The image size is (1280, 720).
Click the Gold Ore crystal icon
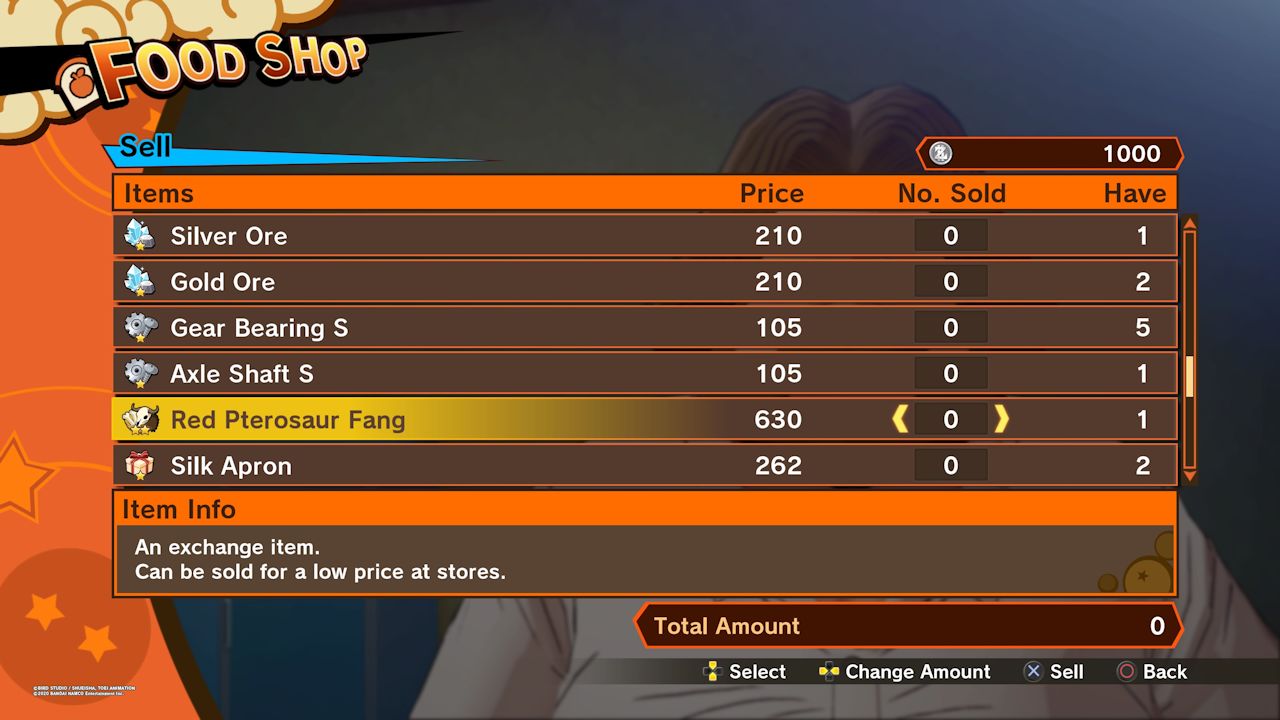140,281
